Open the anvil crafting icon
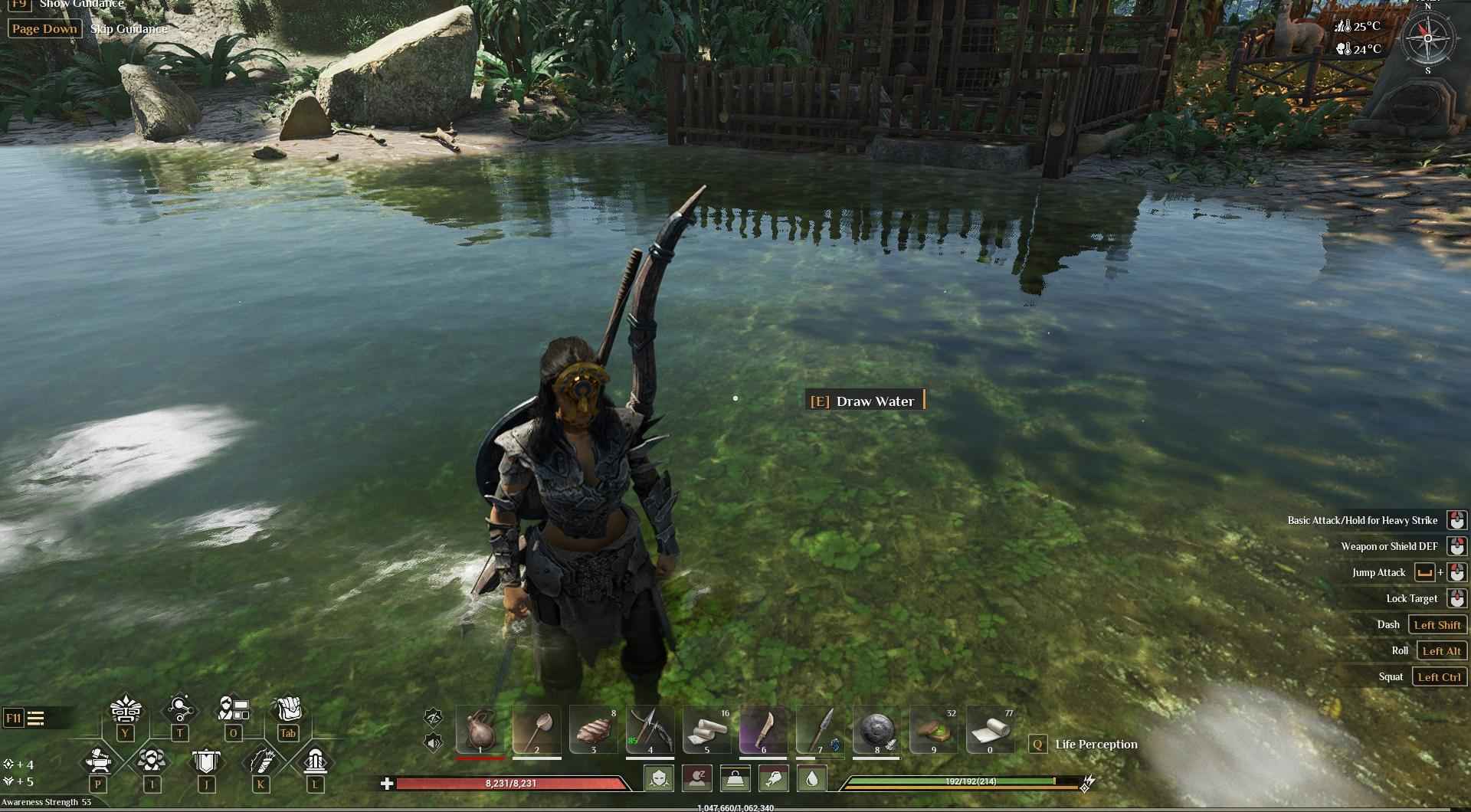Image resolution: width=1471 pixels, height=812 pixels. tap(98, 761)
